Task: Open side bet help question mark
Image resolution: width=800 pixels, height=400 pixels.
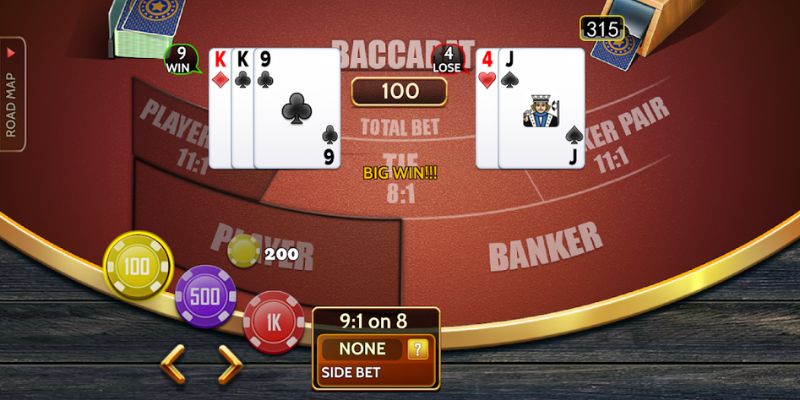Action: coord(420,349)
